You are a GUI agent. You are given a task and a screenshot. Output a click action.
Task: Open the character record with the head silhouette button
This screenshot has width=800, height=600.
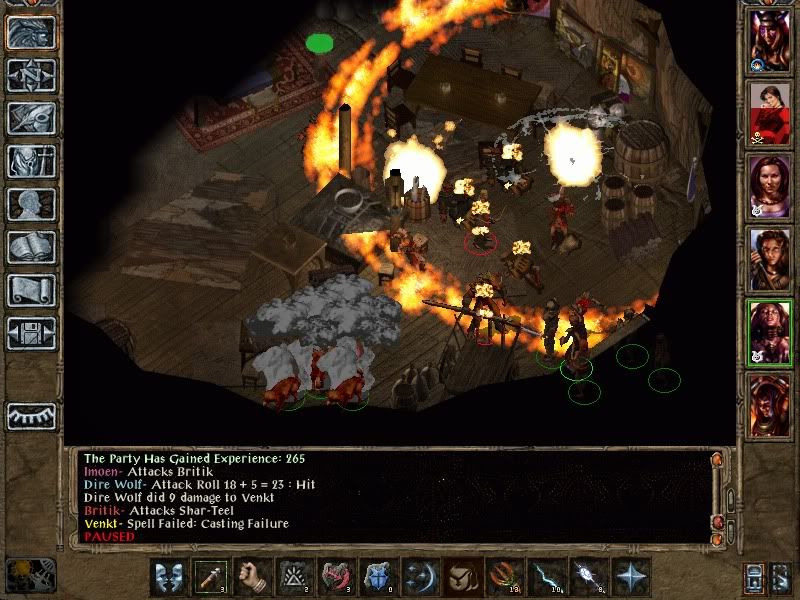pos(31,204)
